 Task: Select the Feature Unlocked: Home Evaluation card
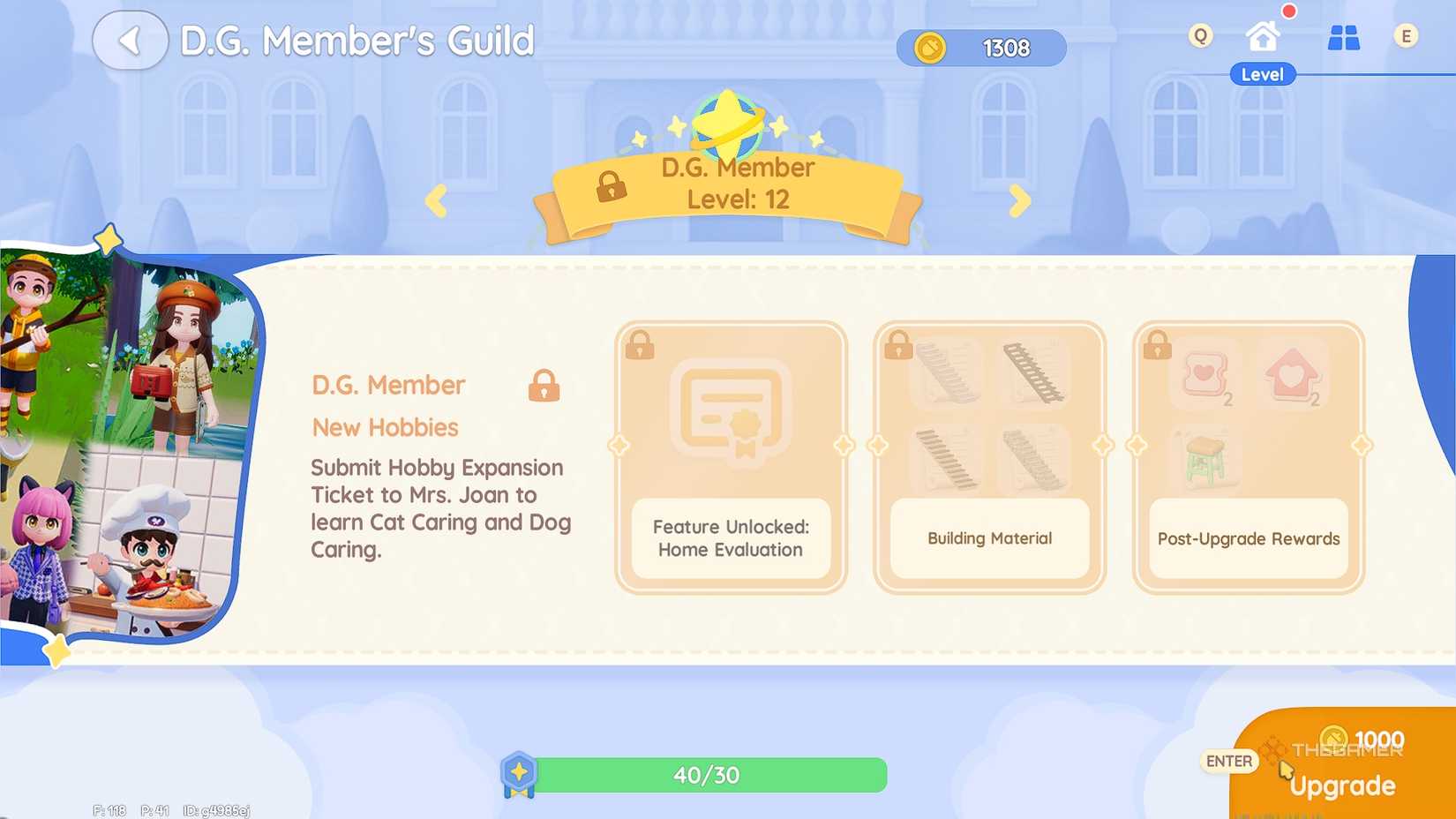(731, 456)
